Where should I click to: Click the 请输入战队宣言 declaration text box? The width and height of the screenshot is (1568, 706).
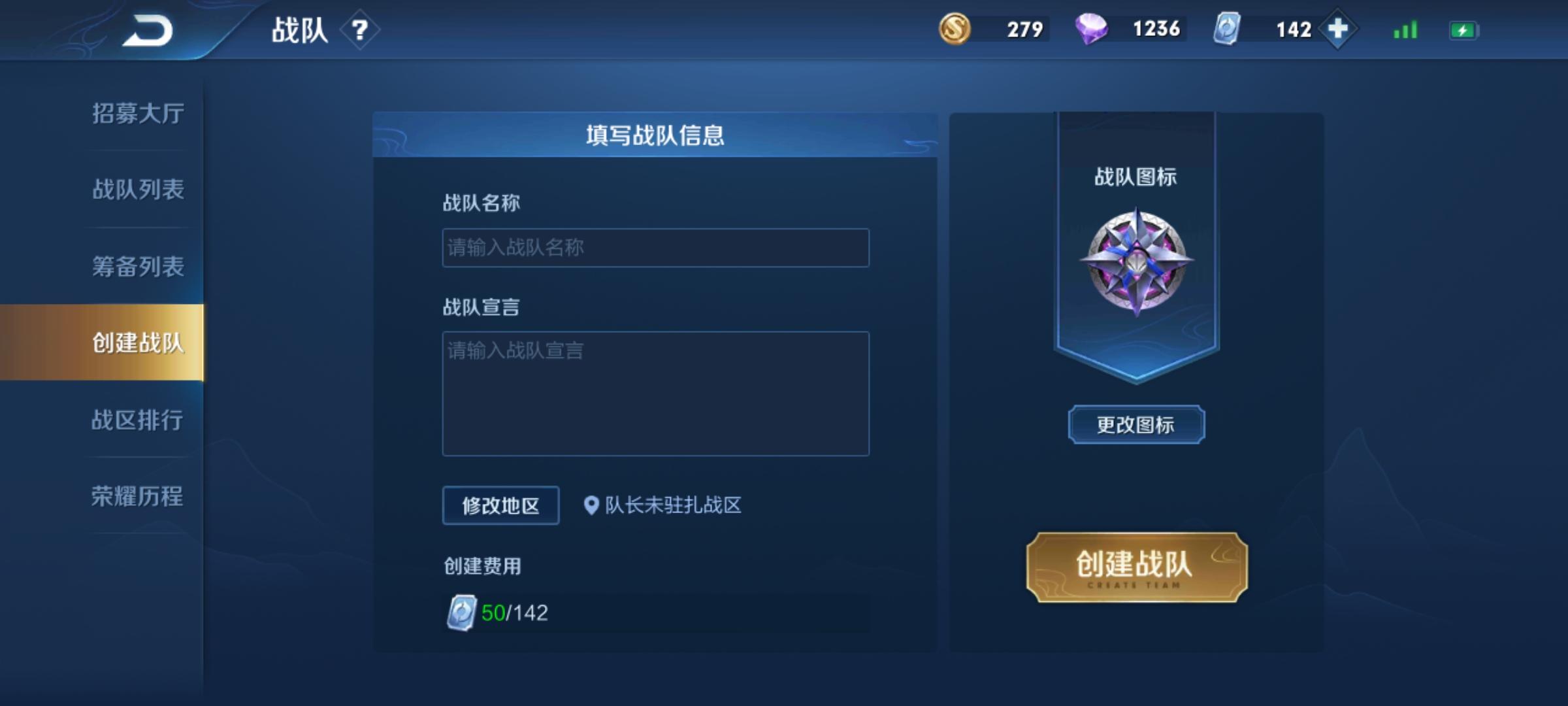(x=655, y=392)
